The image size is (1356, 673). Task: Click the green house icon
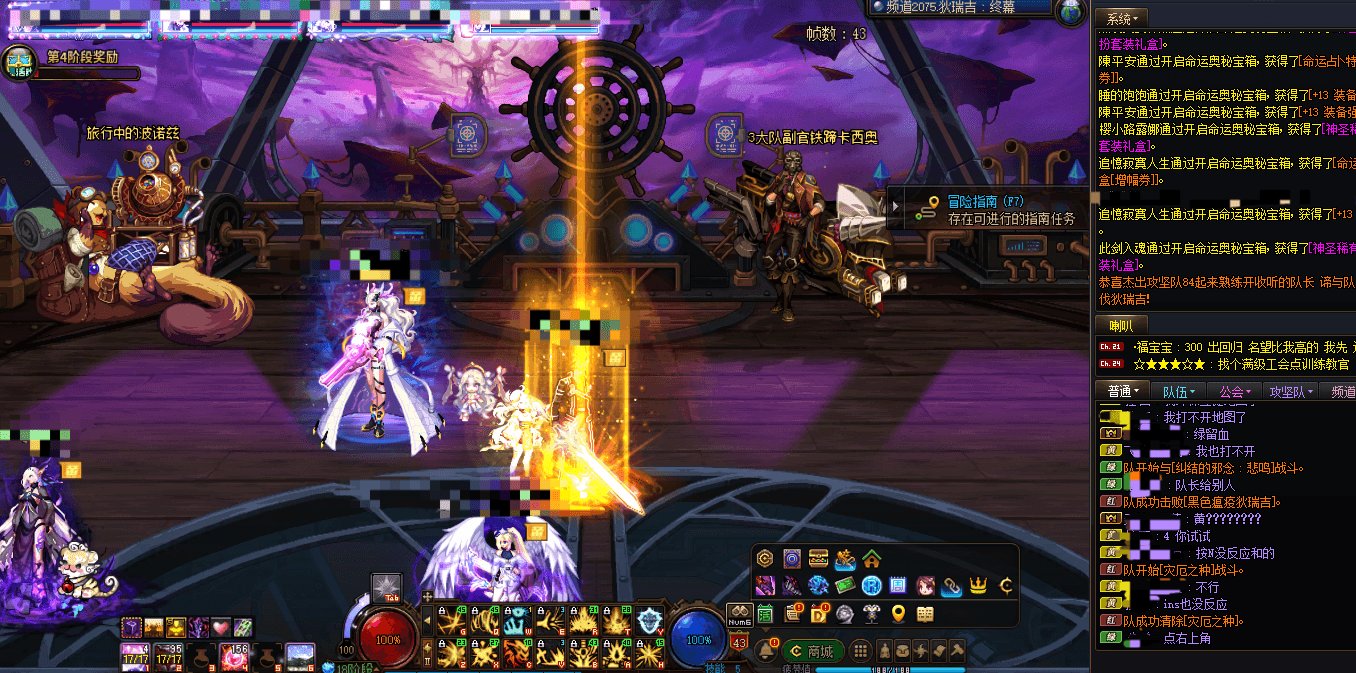tap(871, 559)
